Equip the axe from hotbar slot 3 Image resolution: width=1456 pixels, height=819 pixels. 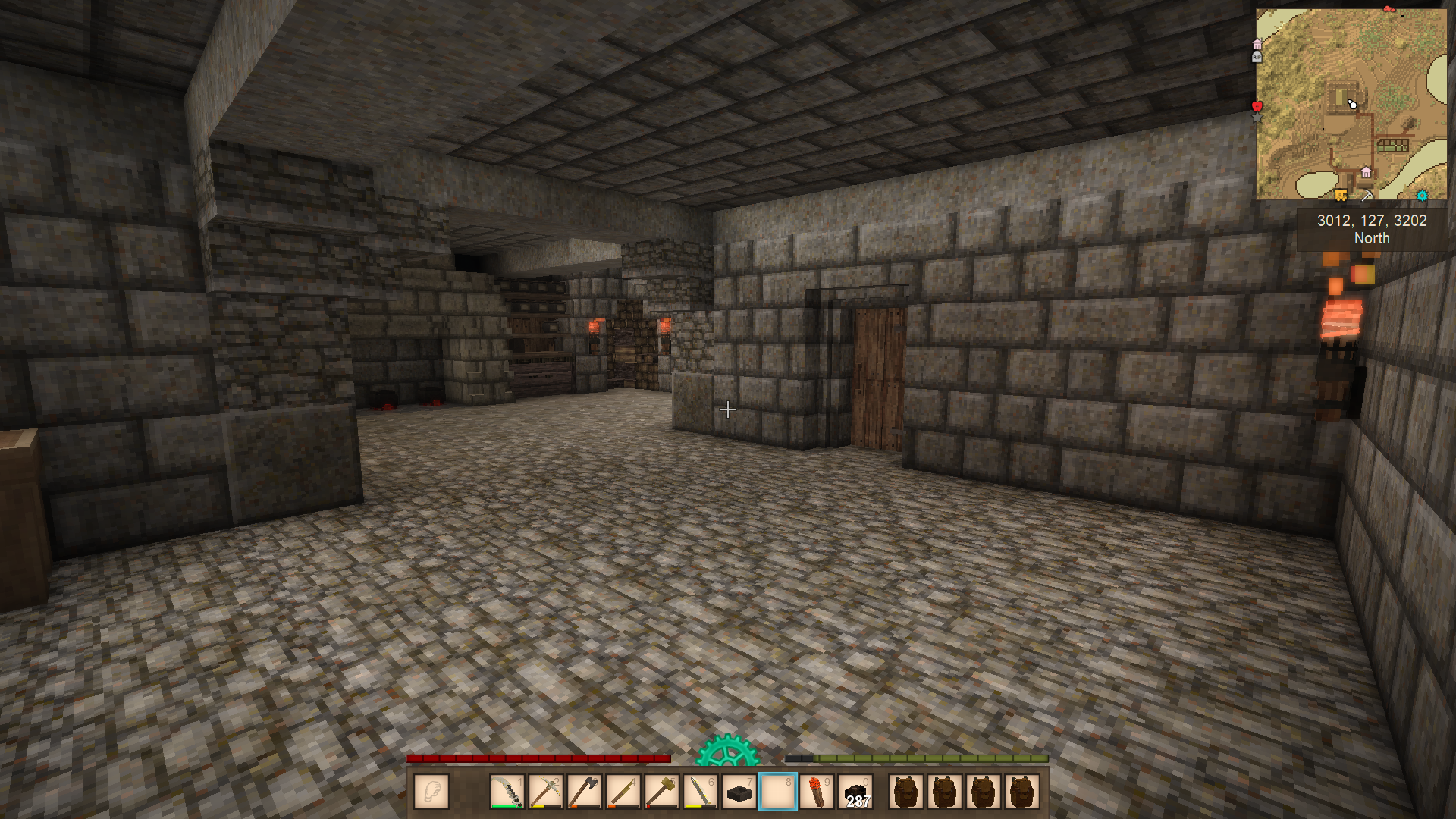[x=584, y=792]
